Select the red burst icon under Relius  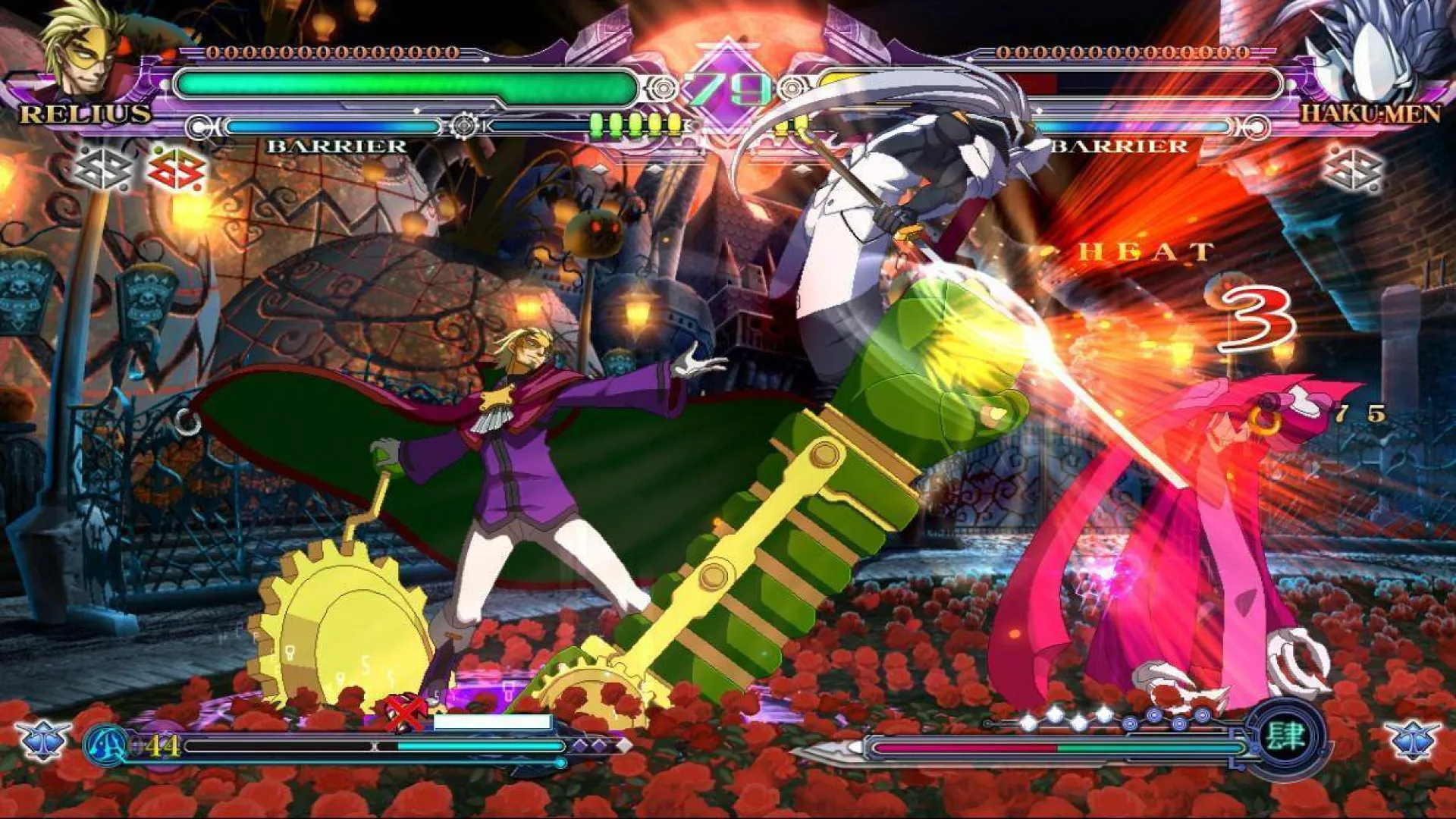(176, 170)
